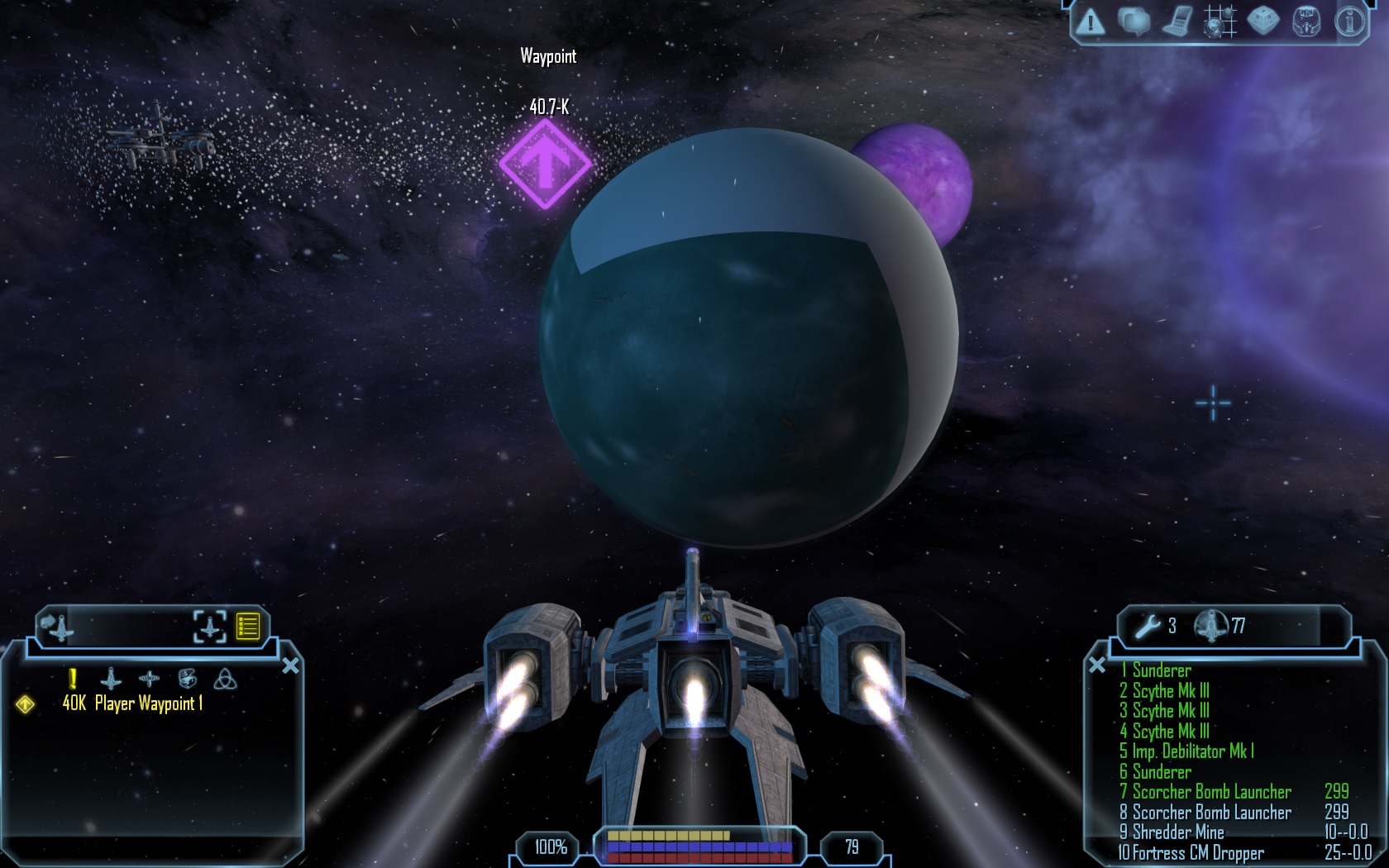The image size is (1389, 868).
Task: Toggle the yellow list view button
Action: click(248, 626)
